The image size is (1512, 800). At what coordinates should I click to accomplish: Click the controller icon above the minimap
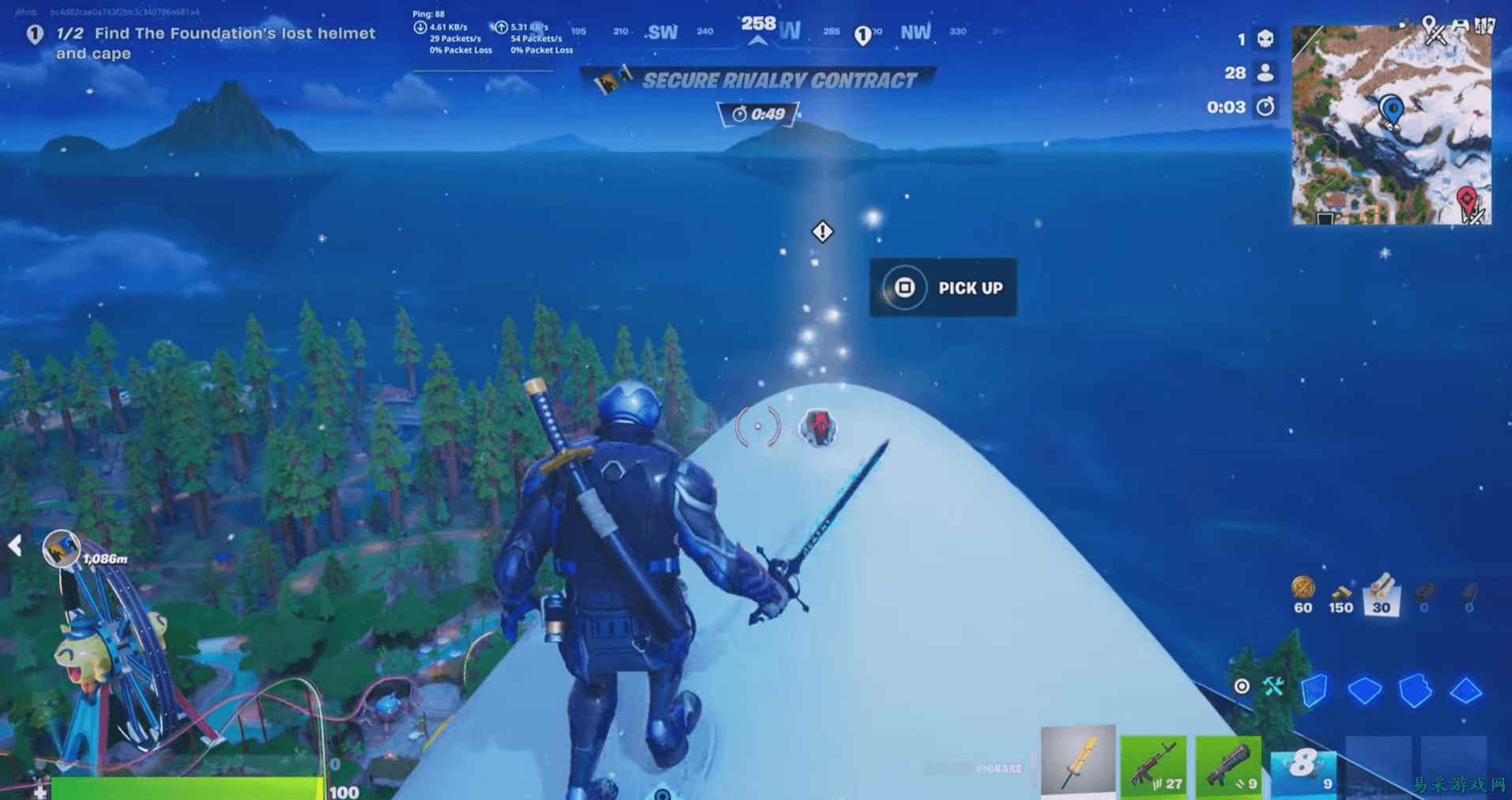pos(1461,25)
